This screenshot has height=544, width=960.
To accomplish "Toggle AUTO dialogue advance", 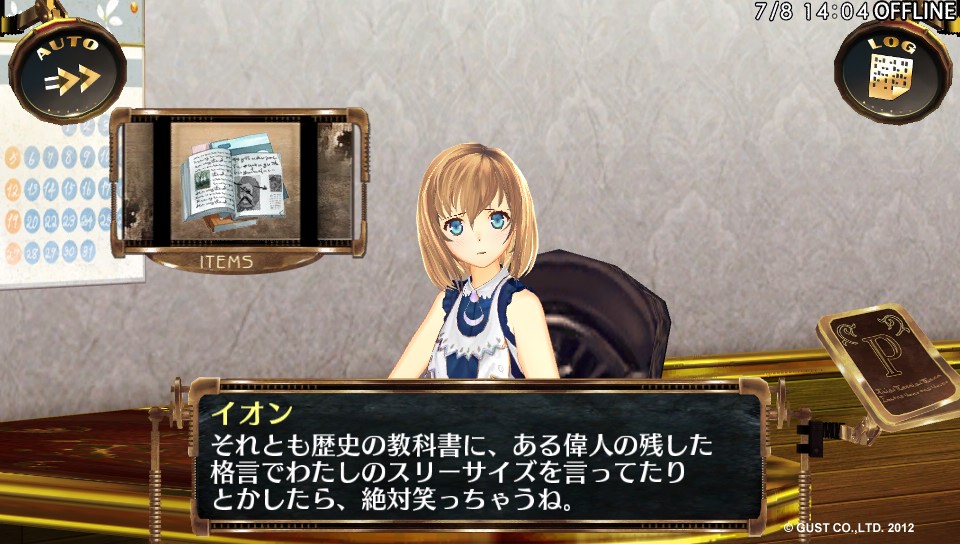I will (x=68, y=69).
